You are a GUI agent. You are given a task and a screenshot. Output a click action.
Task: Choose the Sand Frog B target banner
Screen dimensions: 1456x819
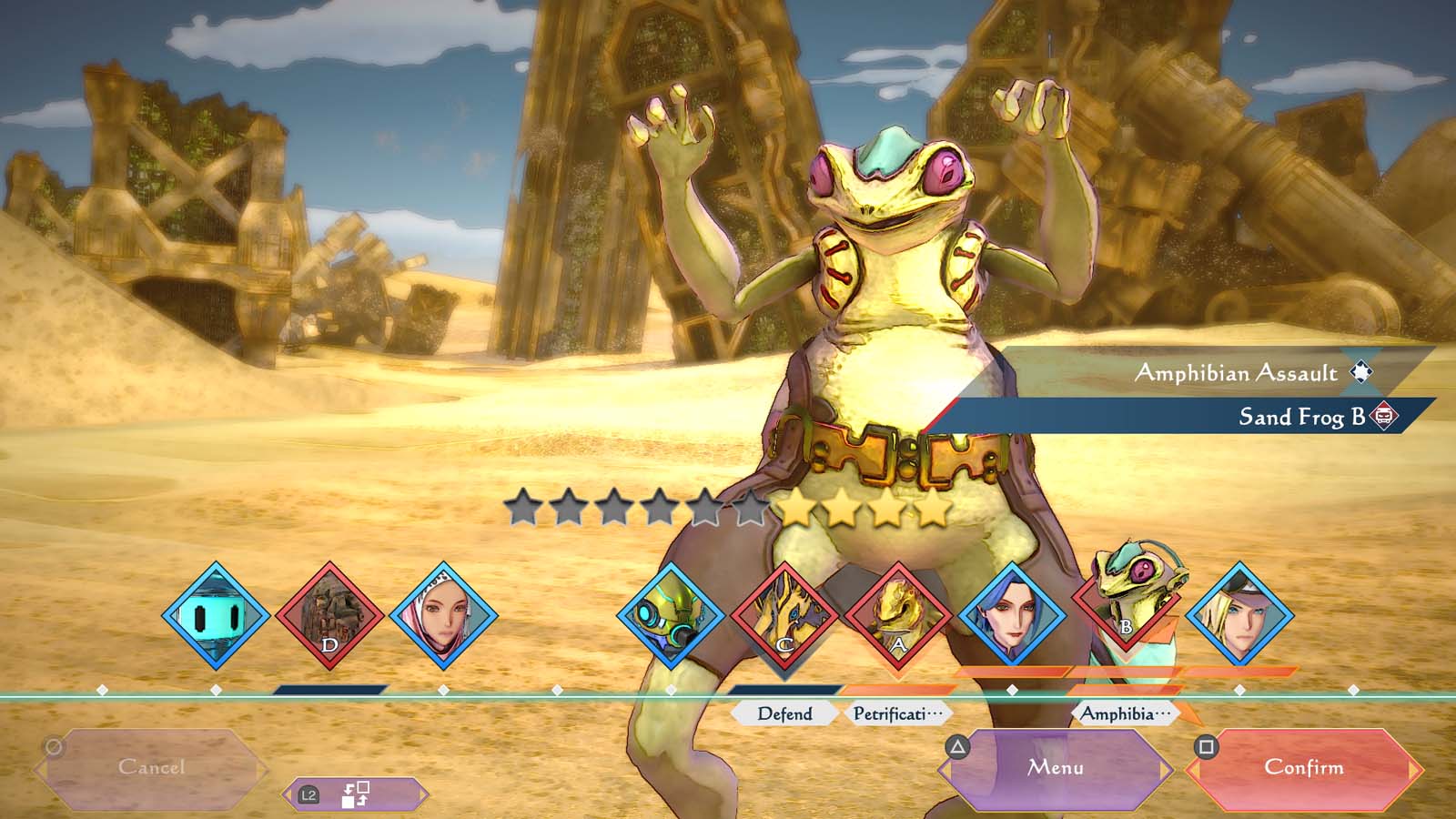pyautogui.click(x=1301, y=417)
